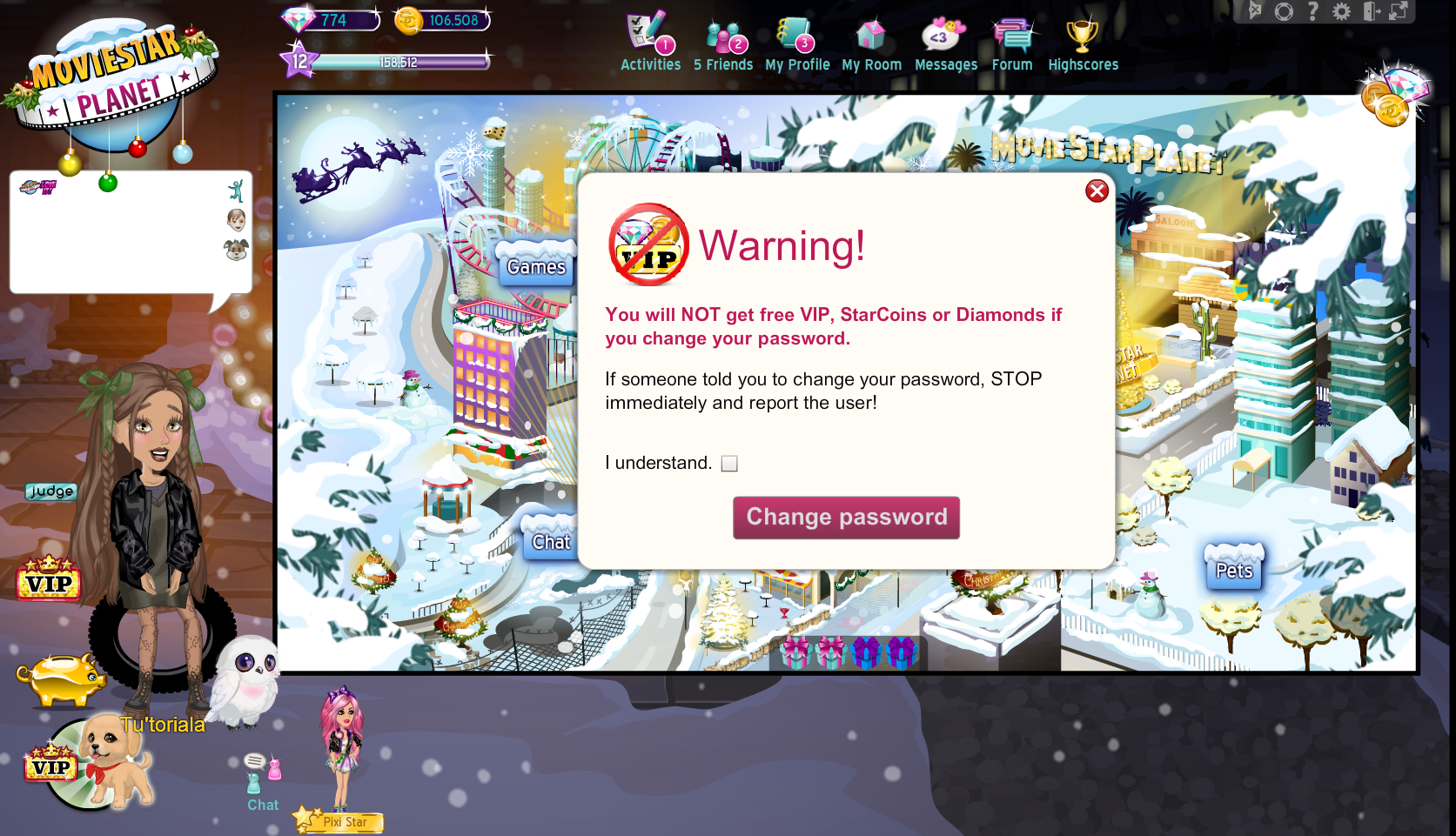Toggle fullscreen mode
This screenshot has width=1456, height=836.
coord(1398,12)
